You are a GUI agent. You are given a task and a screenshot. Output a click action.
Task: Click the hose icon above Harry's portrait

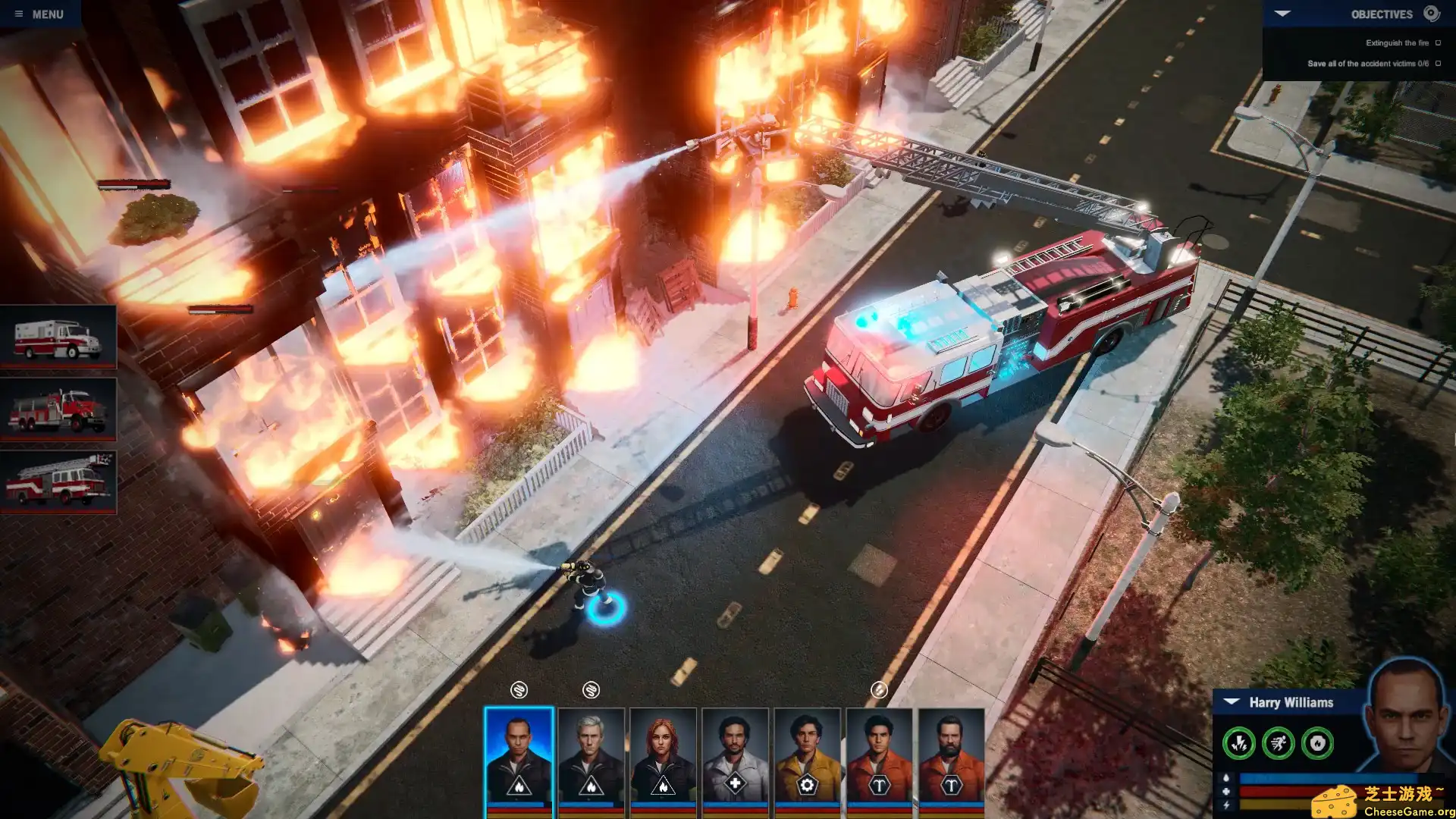(x=518, y=691)
